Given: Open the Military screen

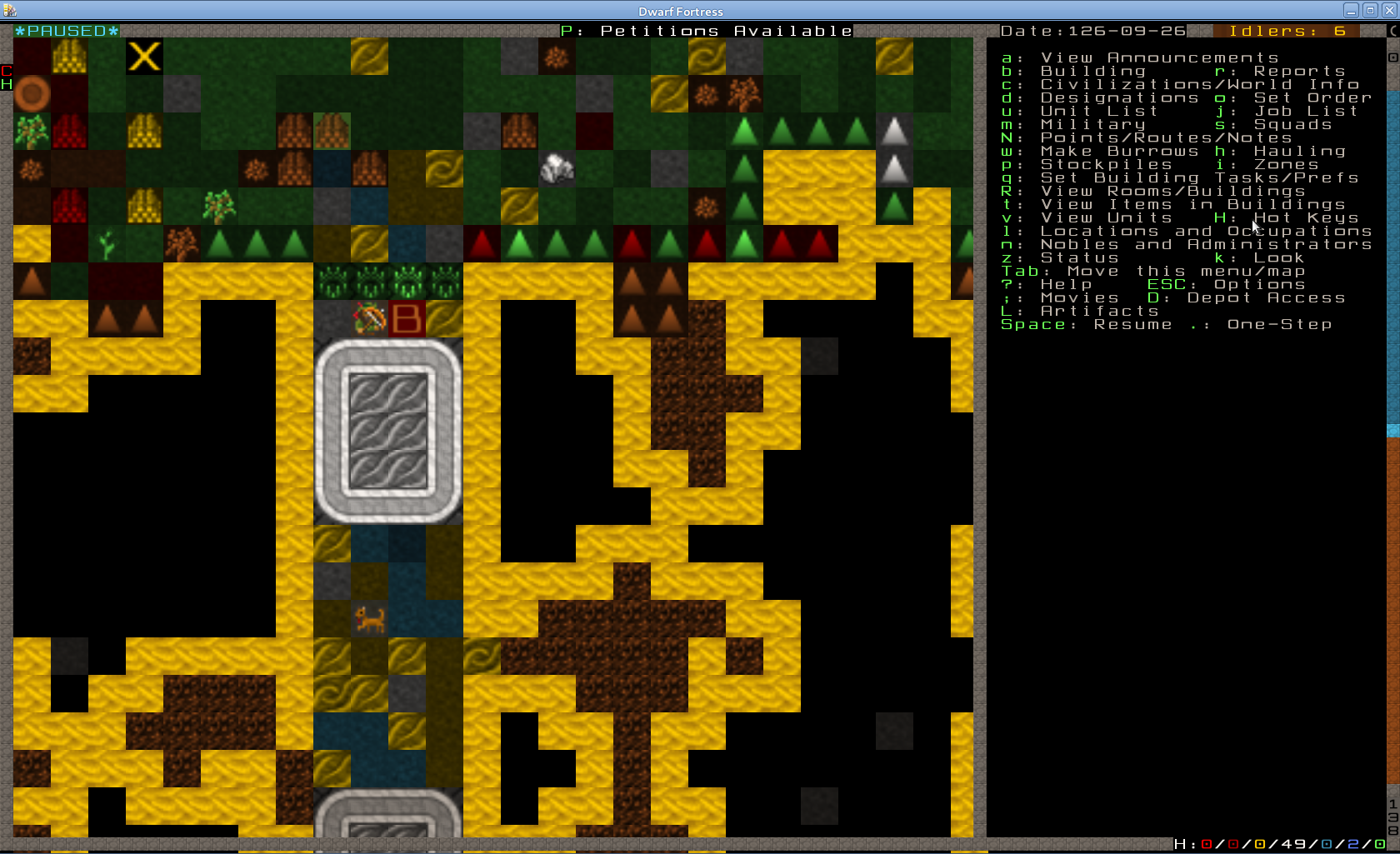Looking at the screenshot, I should click(1092, 124).
